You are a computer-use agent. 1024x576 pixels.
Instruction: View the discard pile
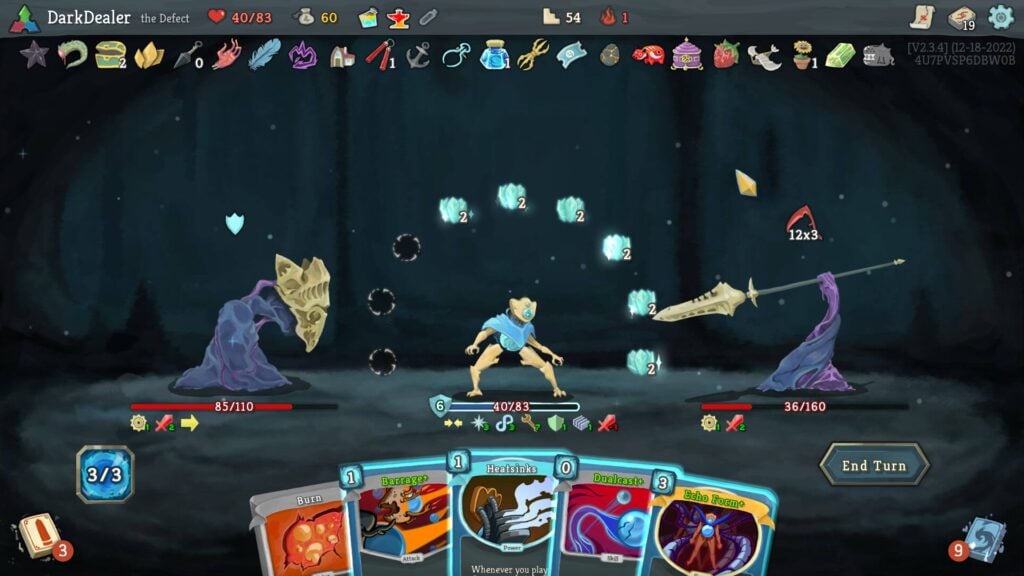(x=983, y=537)
